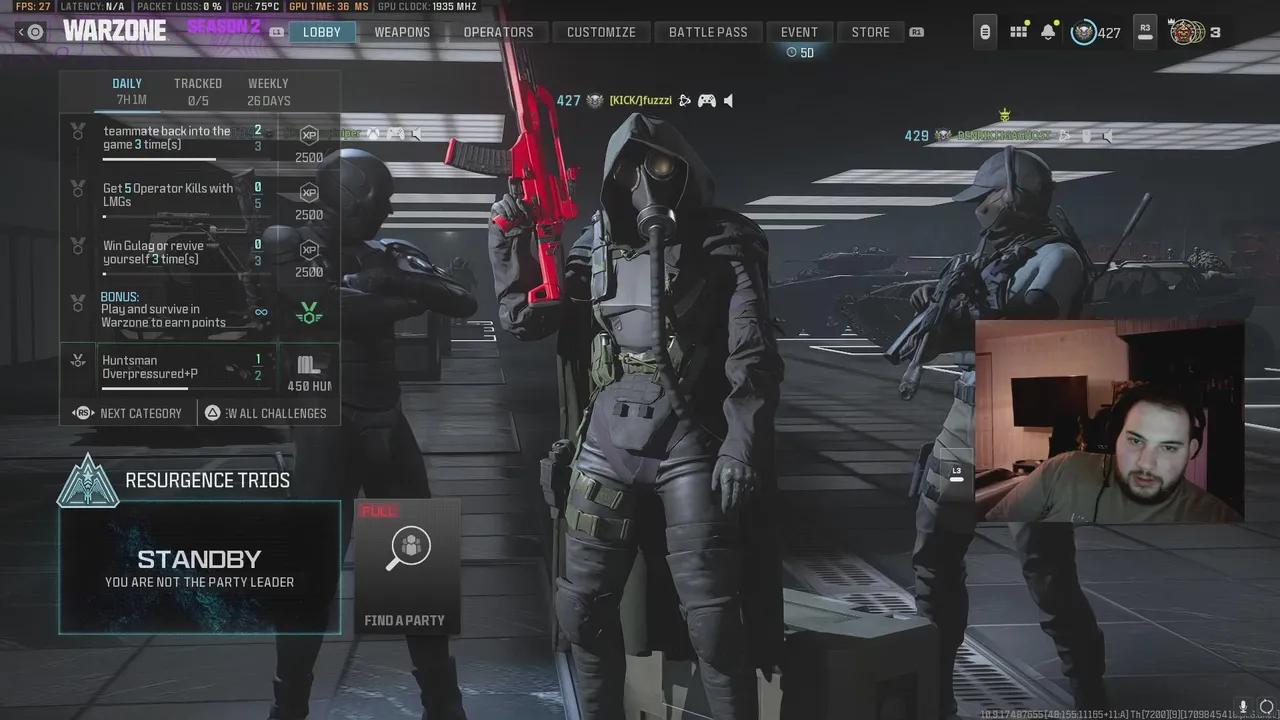This screenshot has height=720, width=1280.
Task: Open the mobile/companion device icon
Action: click(984, 31)
